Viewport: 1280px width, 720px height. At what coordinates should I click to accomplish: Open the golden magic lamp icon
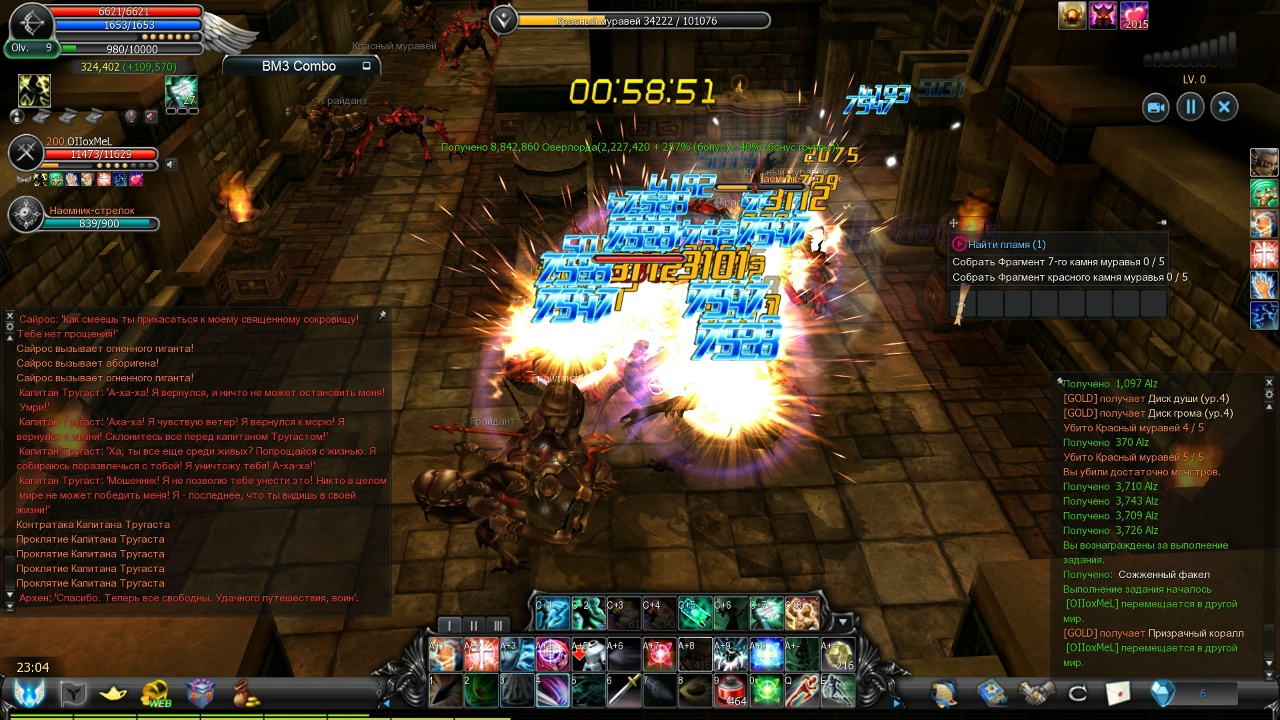click(x=113, y=693)
